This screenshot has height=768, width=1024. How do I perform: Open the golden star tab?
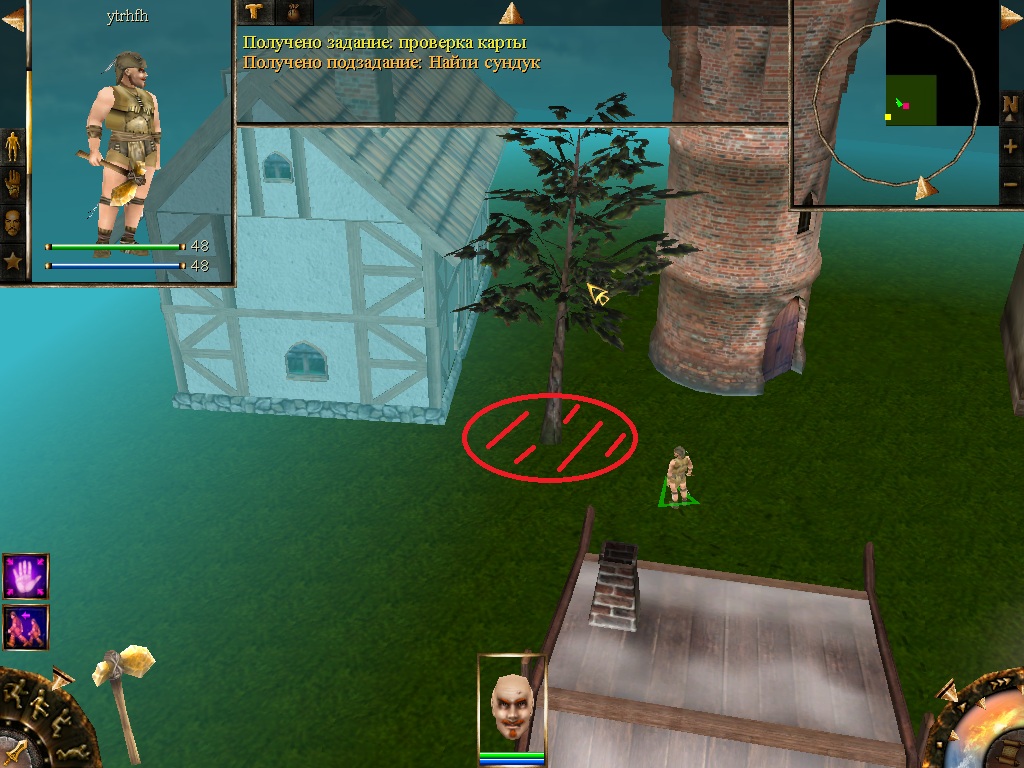coord(13,262)
